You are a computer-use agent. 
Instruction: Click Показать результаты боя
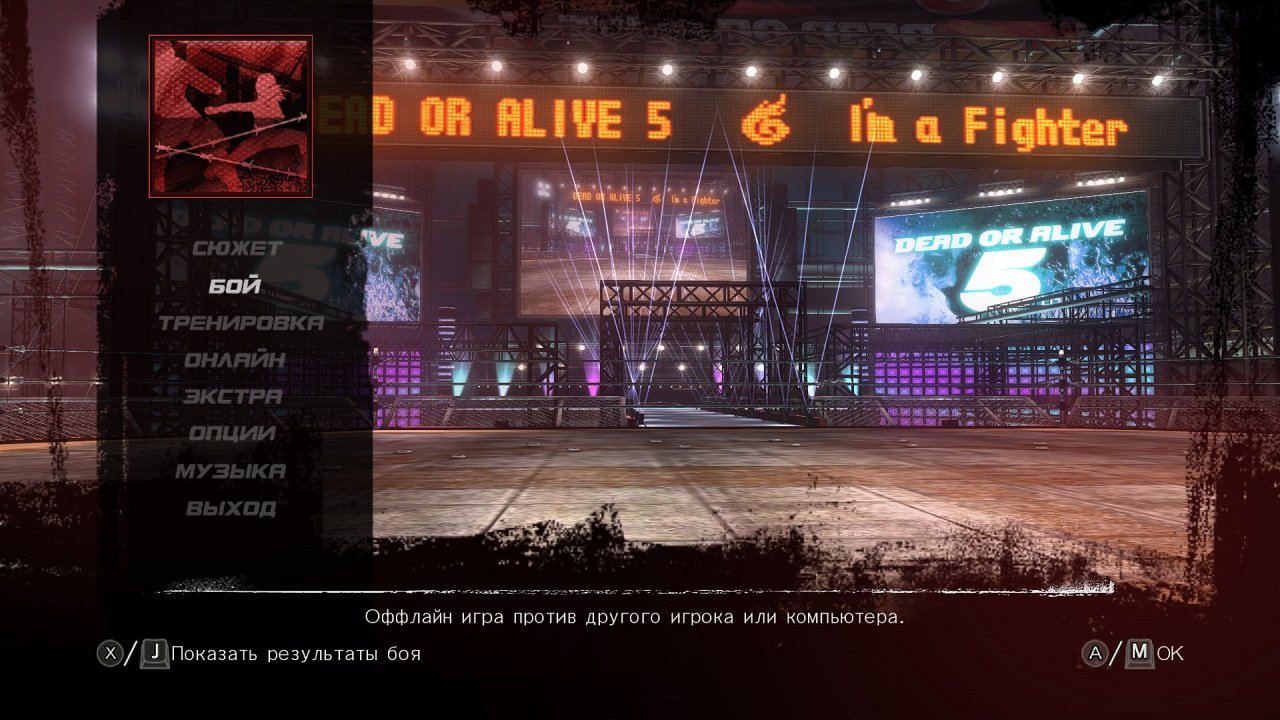click(296, 656)
